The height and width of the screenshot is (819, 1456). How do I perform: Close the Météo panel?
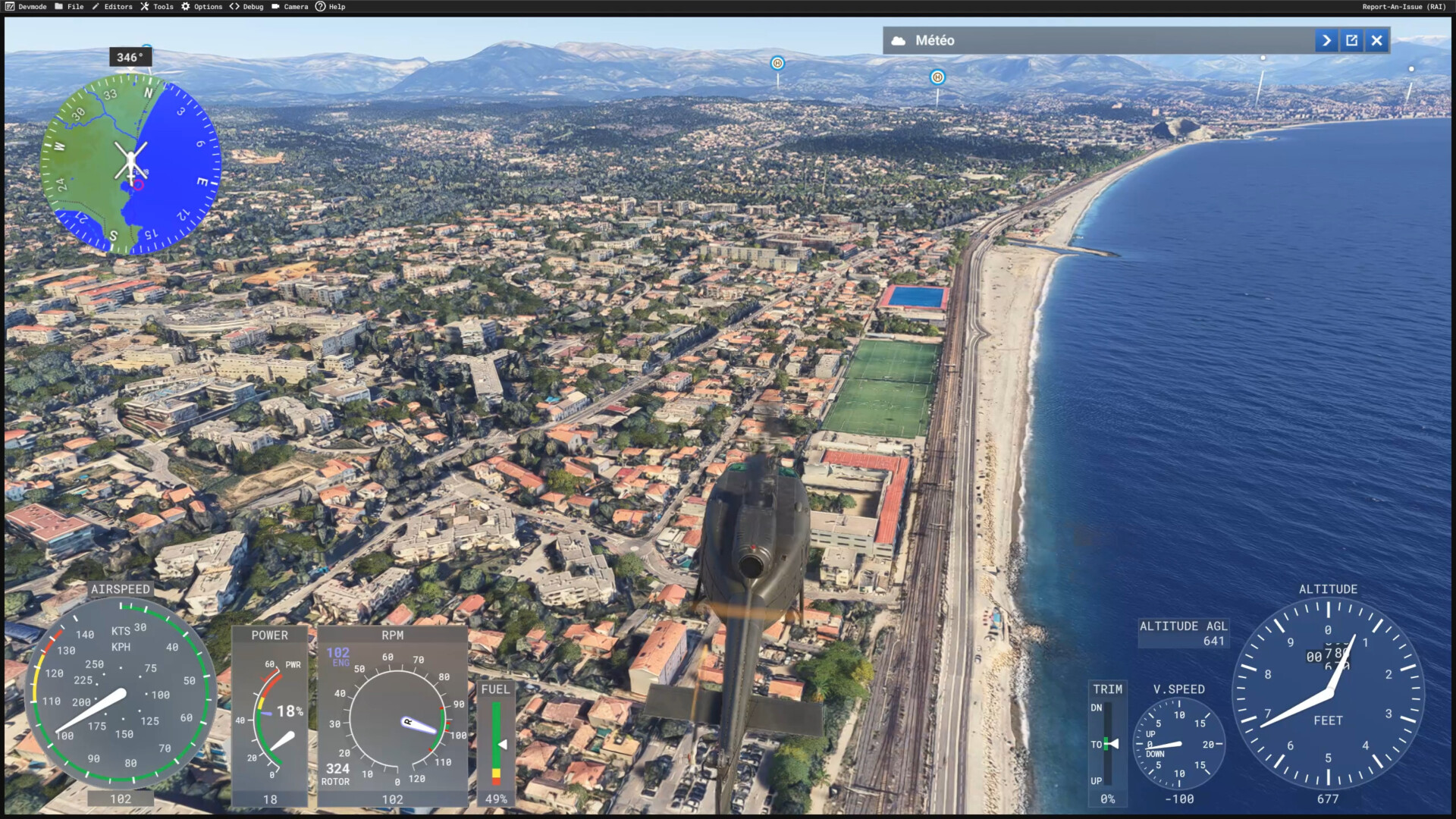pos(1377,41)
